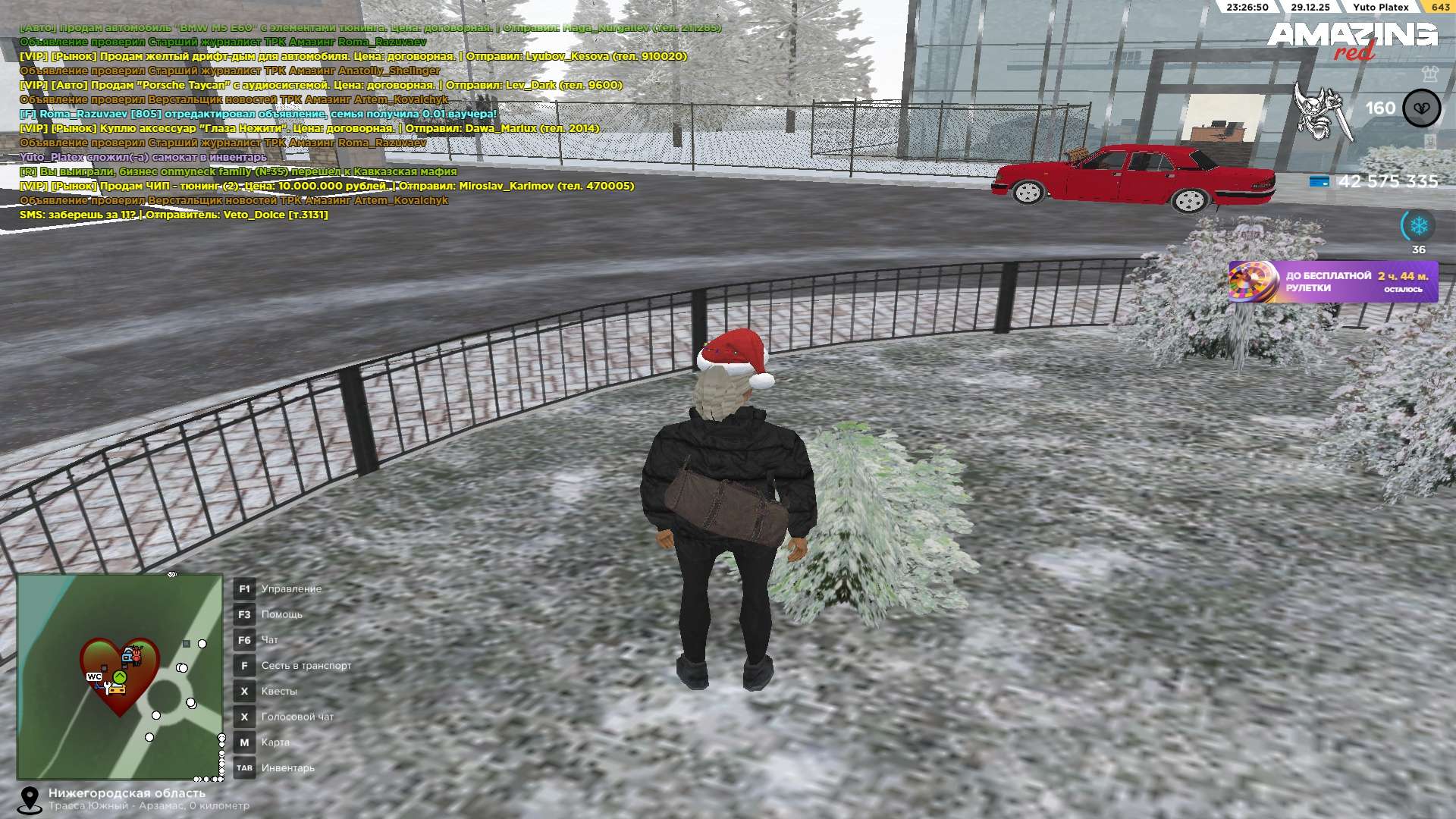
Task: Select the SMS from Veto_Dolce in chat
Action: [174, 215]
